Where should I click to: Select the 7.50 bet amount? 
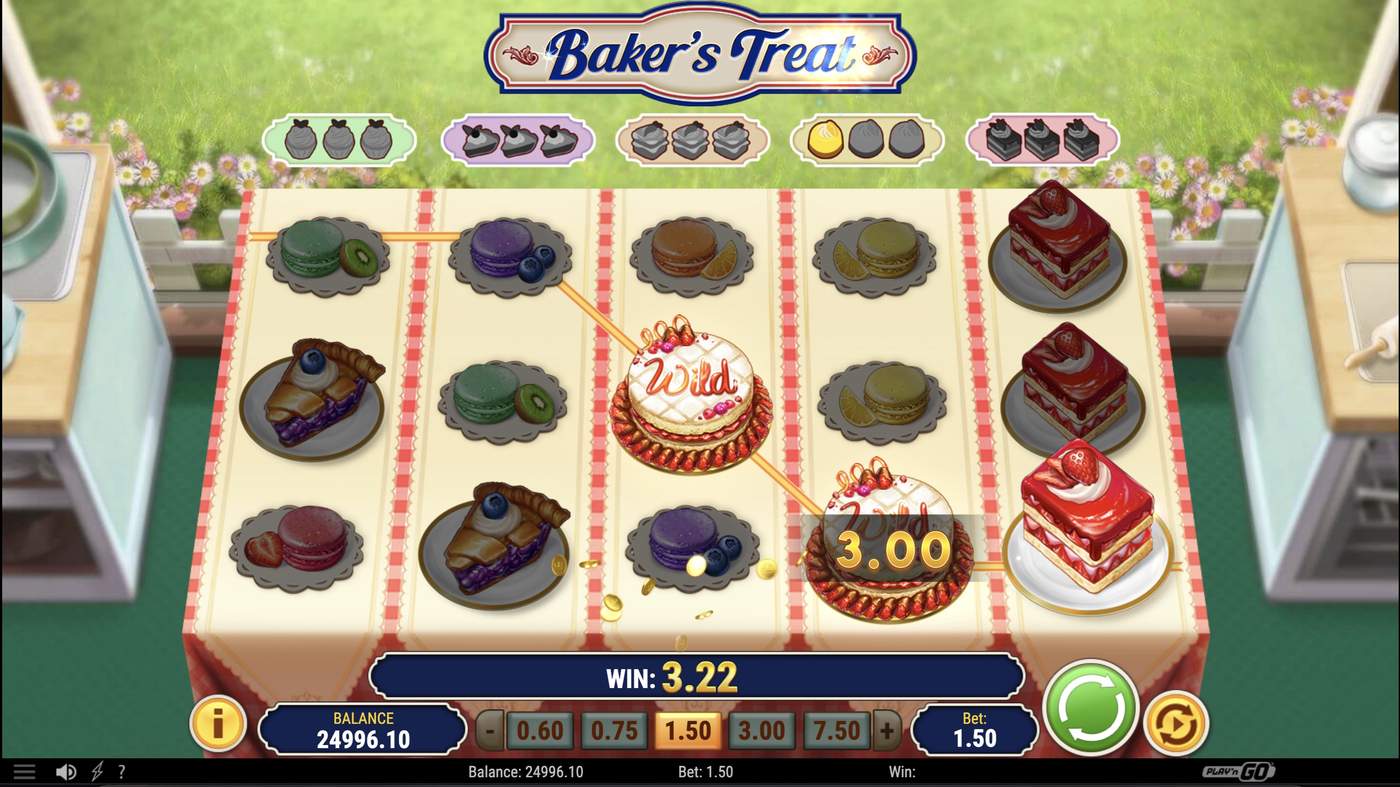(x=834, y=731)
